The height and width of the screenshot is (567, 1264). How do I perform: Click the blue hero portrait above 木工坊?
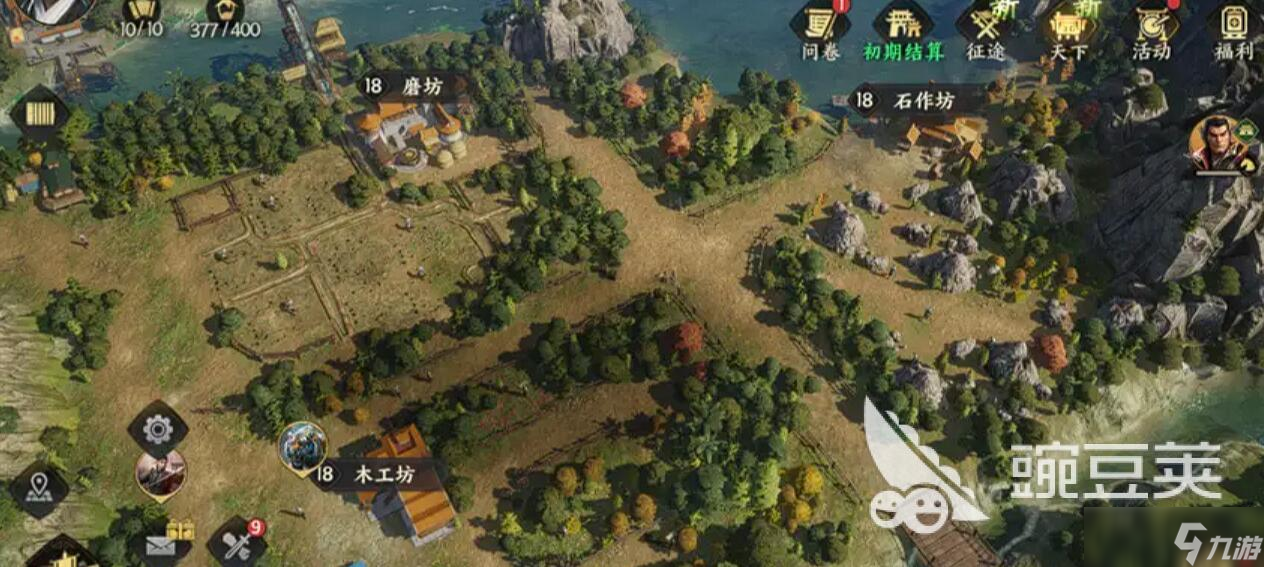click(302, 446)
